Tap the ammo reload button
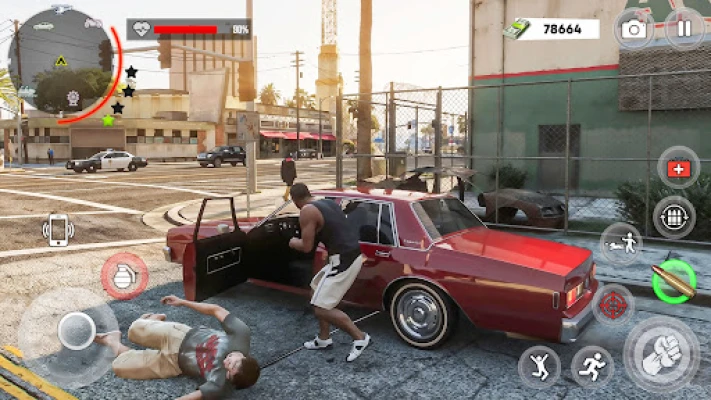 pyautogui.click(x=674, y=217)
